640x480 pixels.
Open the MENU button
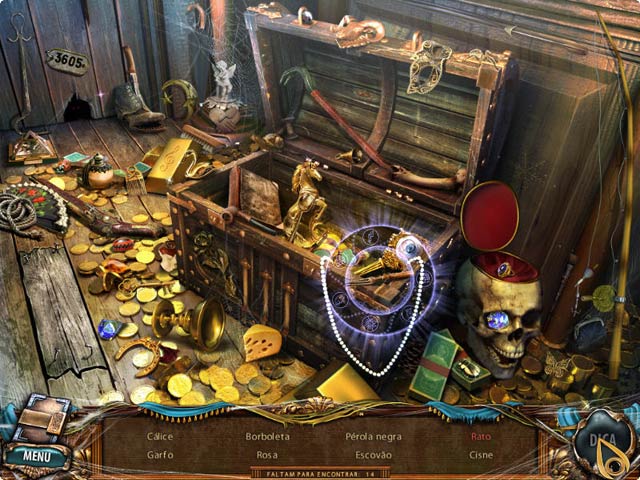(37, 457)
